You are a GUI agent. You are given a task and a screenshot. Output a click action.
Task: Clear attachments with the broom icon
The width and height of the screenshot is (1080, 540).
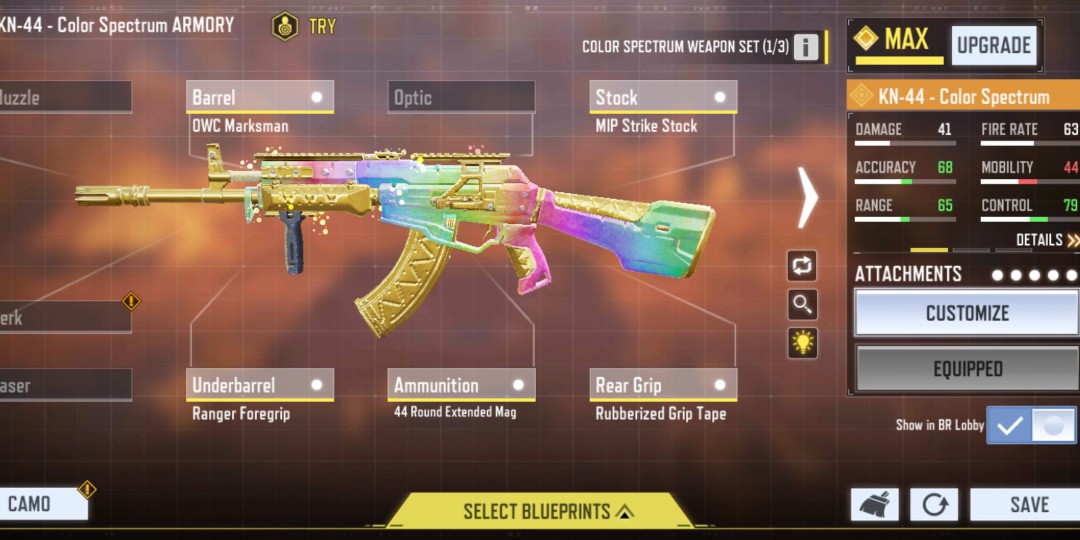874,505
